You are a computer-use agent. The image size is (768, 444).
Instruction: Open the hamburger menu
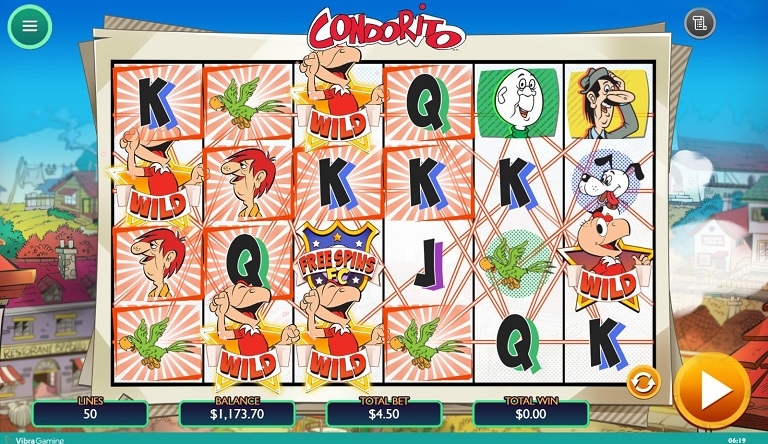point(30,26)
